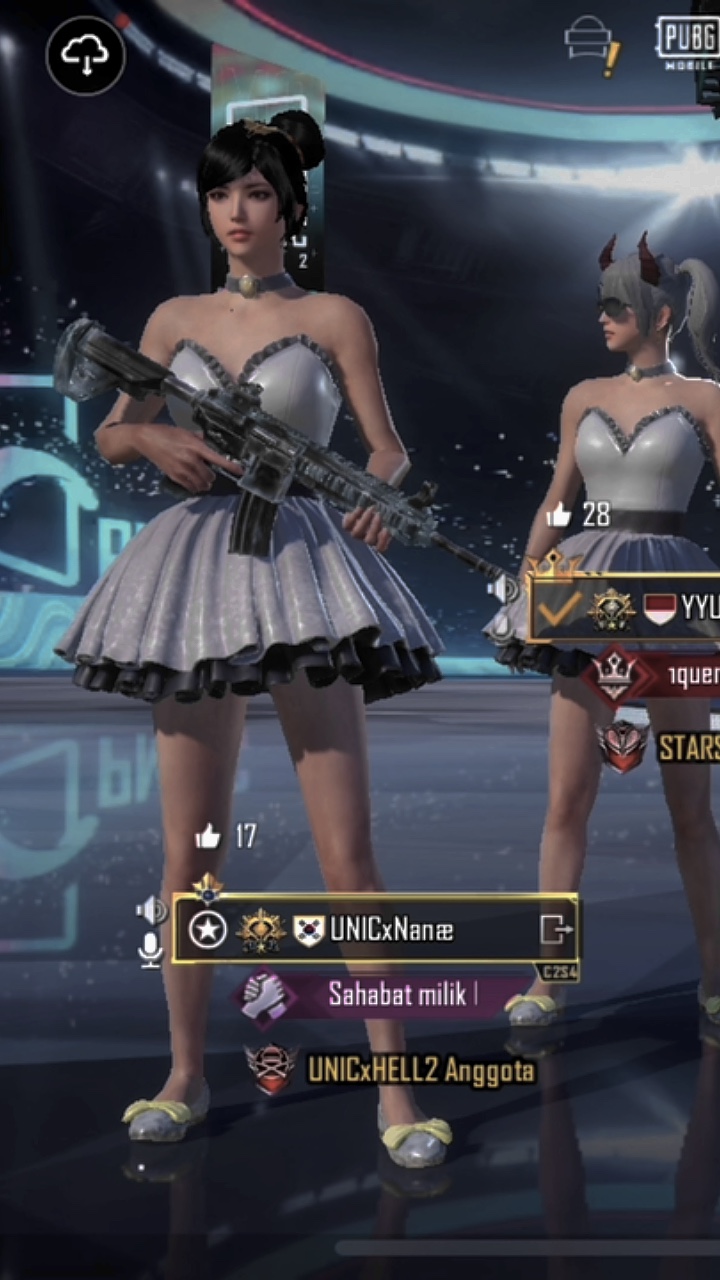
Task: Like UNICxNanæ with the thumbs-up showing 17
Action: 208,836
